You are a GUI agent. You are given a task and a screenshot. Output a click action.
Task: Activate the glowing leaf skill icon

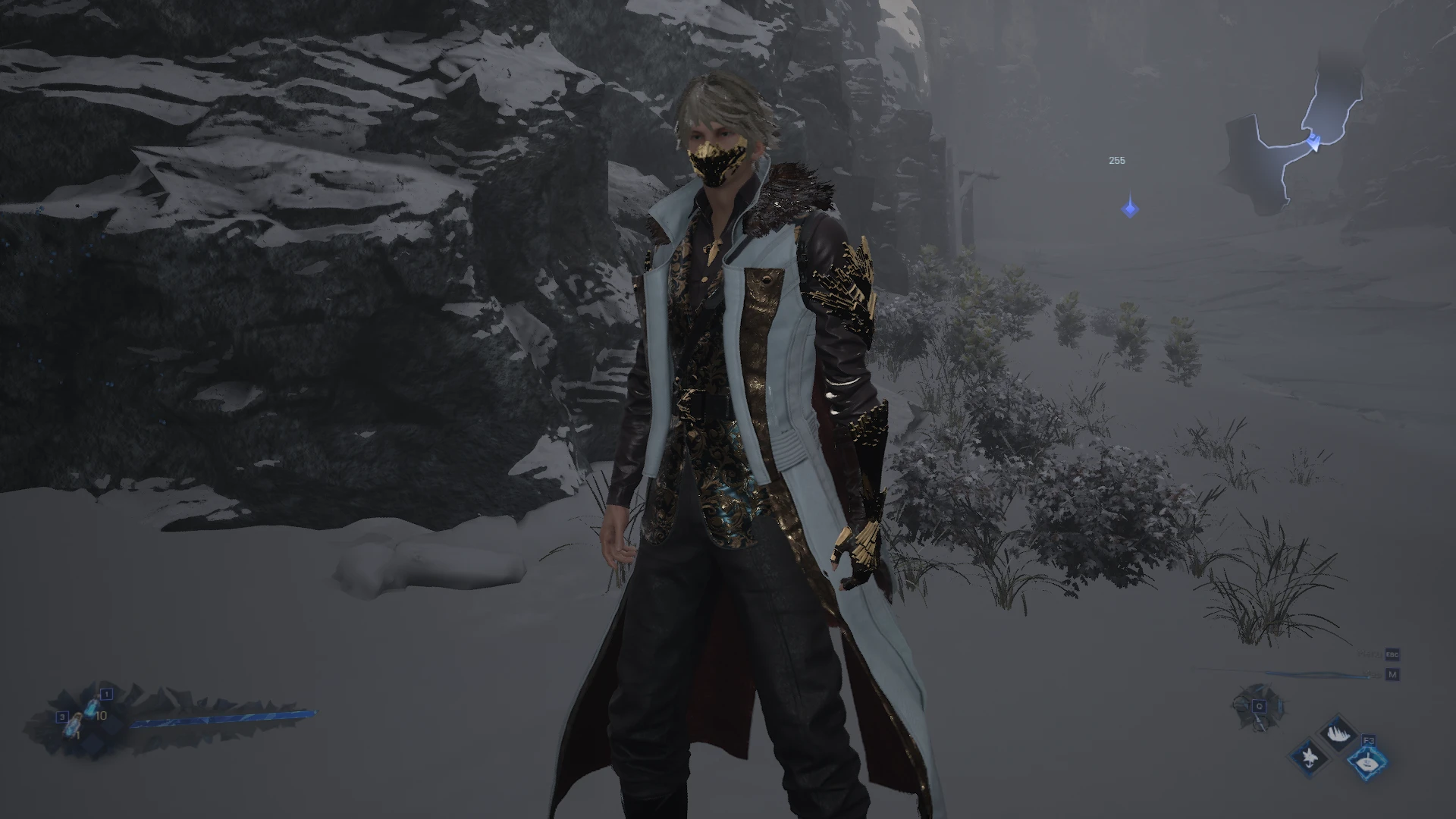(1367, 762)
